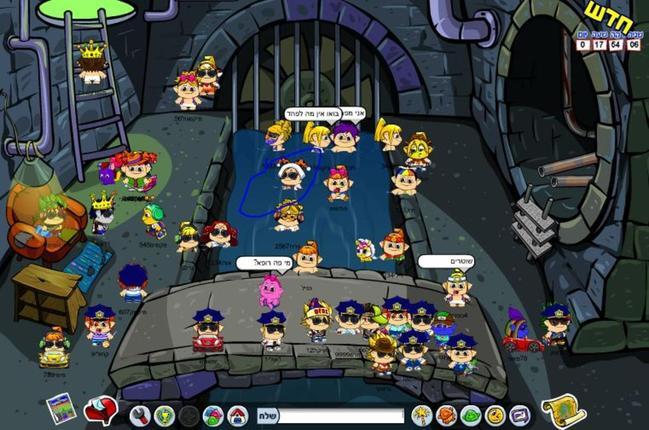
Task: Select the green trophy button
Action: tap(164, 414)
